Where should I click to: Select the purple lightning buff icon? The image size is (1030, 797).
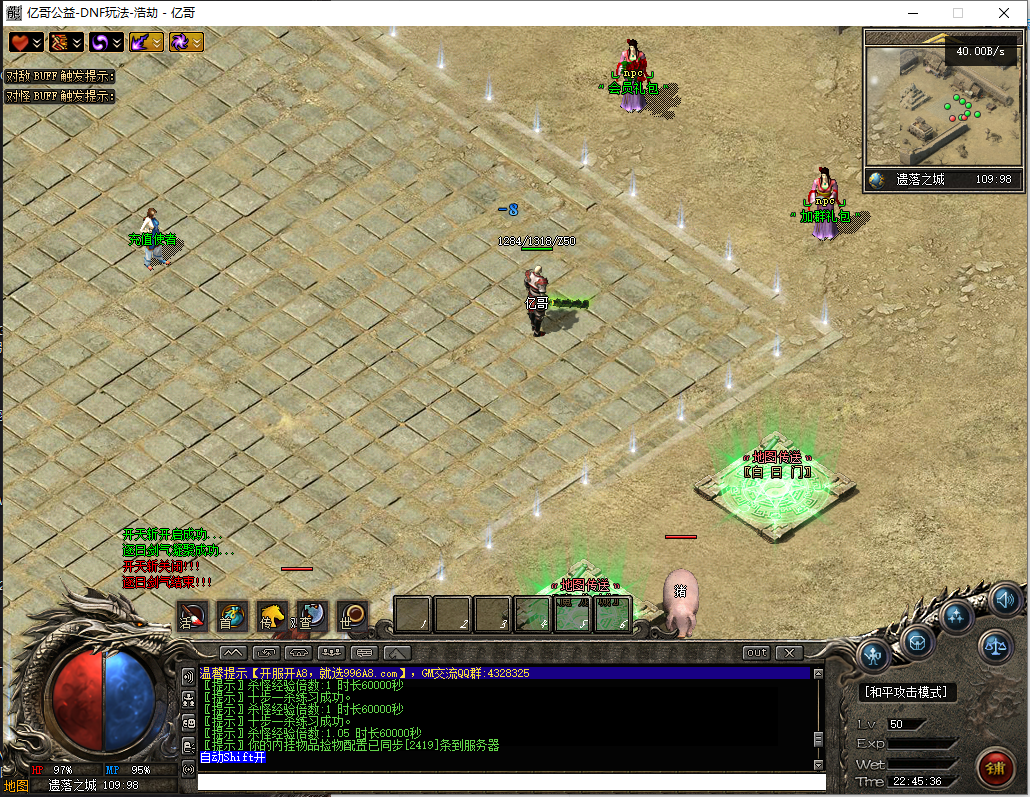(x=140, y=42)
